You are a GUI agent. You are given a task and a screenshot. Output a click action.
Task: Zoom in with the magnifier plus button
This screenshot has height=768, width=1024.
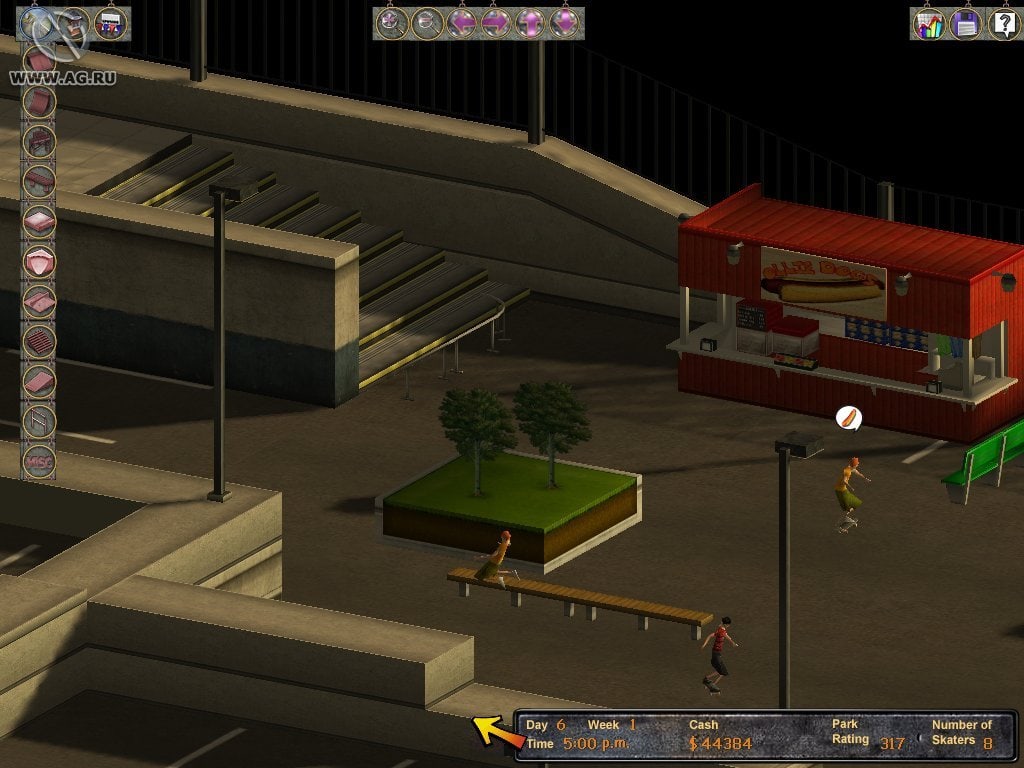pyautogui.click(x=391, y=23)
